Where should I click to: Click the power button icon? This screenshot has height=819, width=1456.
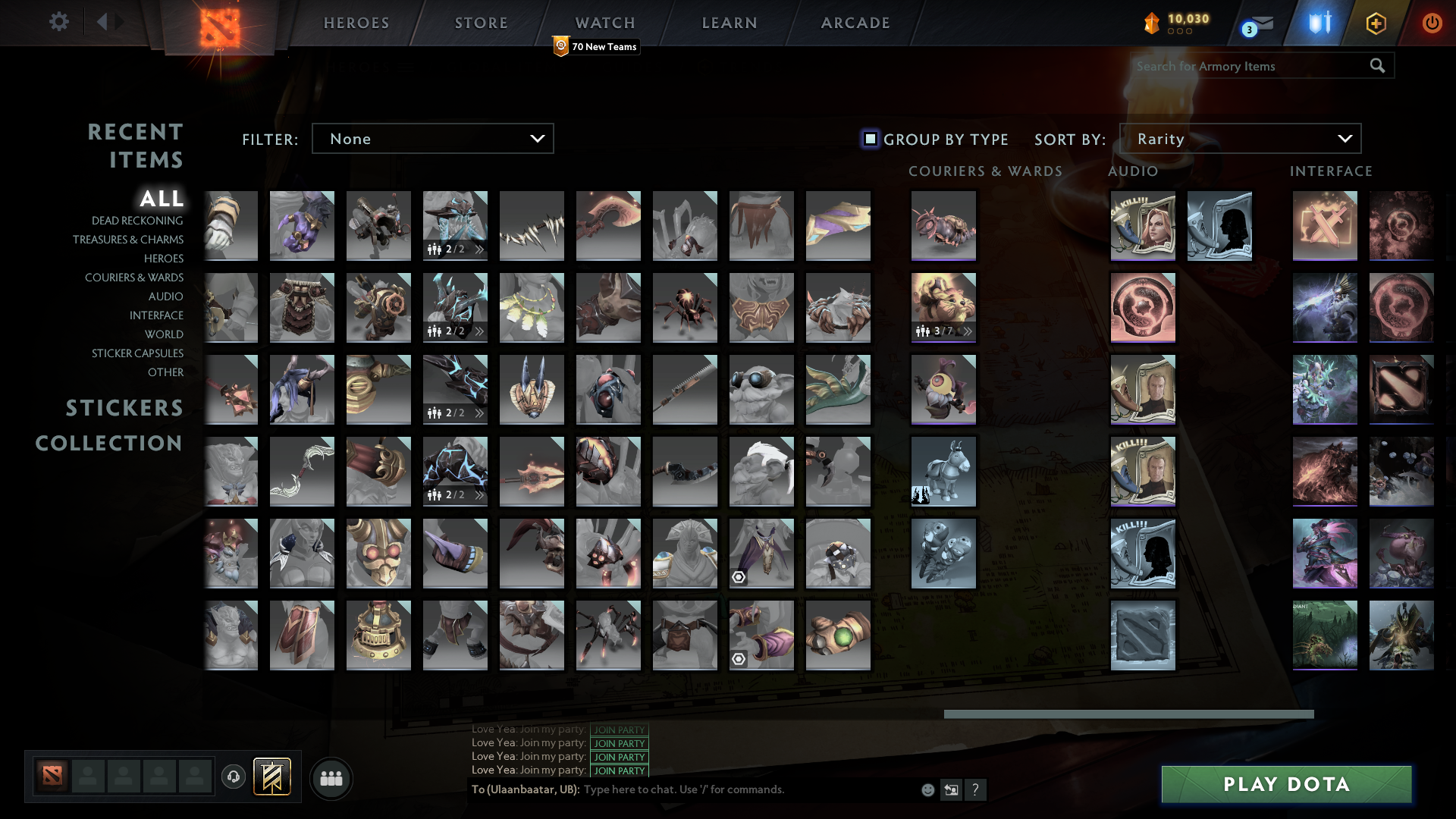[1432, 23]
